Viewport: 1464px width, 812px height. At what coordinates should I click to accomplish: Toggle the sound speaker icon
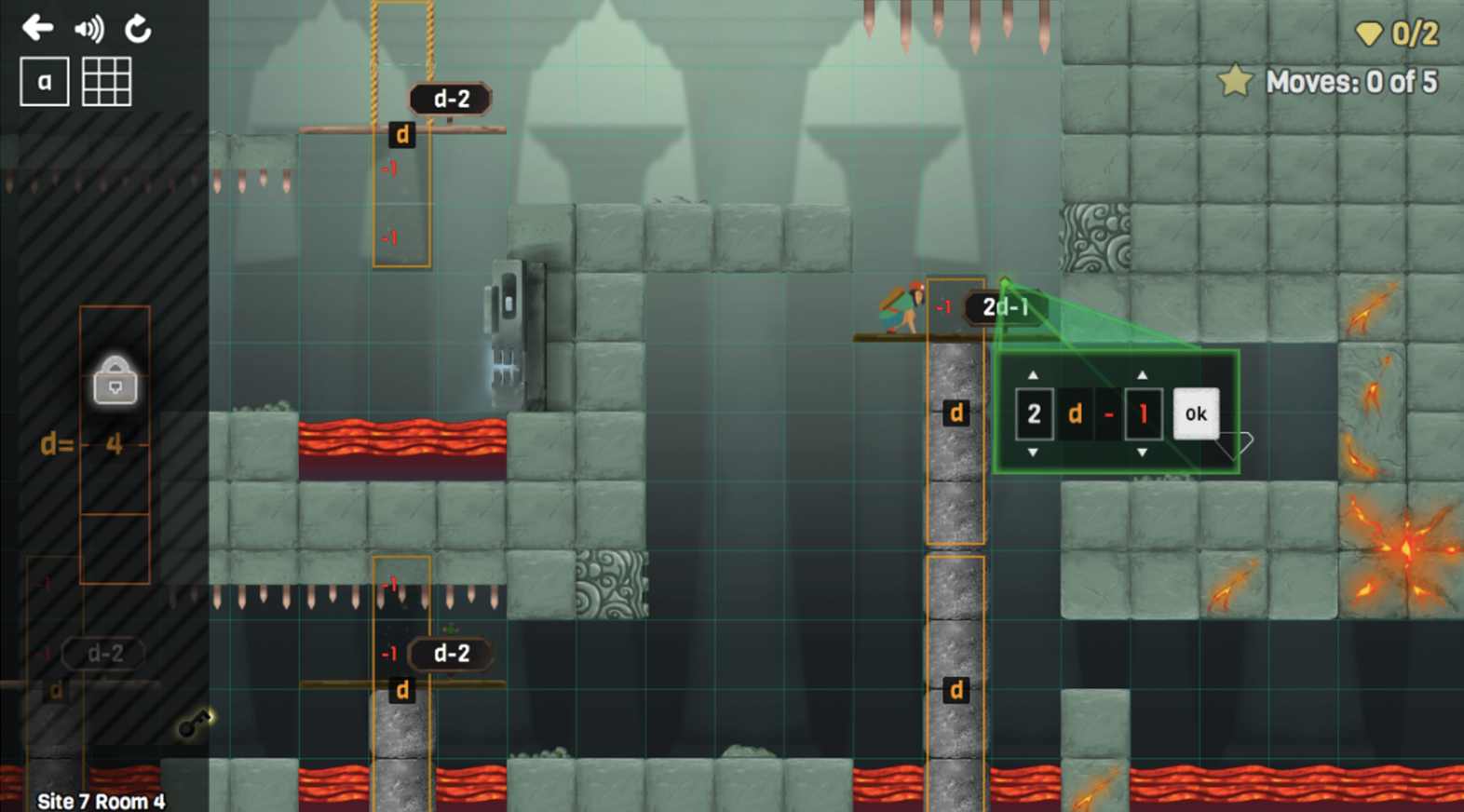(89, 29)
